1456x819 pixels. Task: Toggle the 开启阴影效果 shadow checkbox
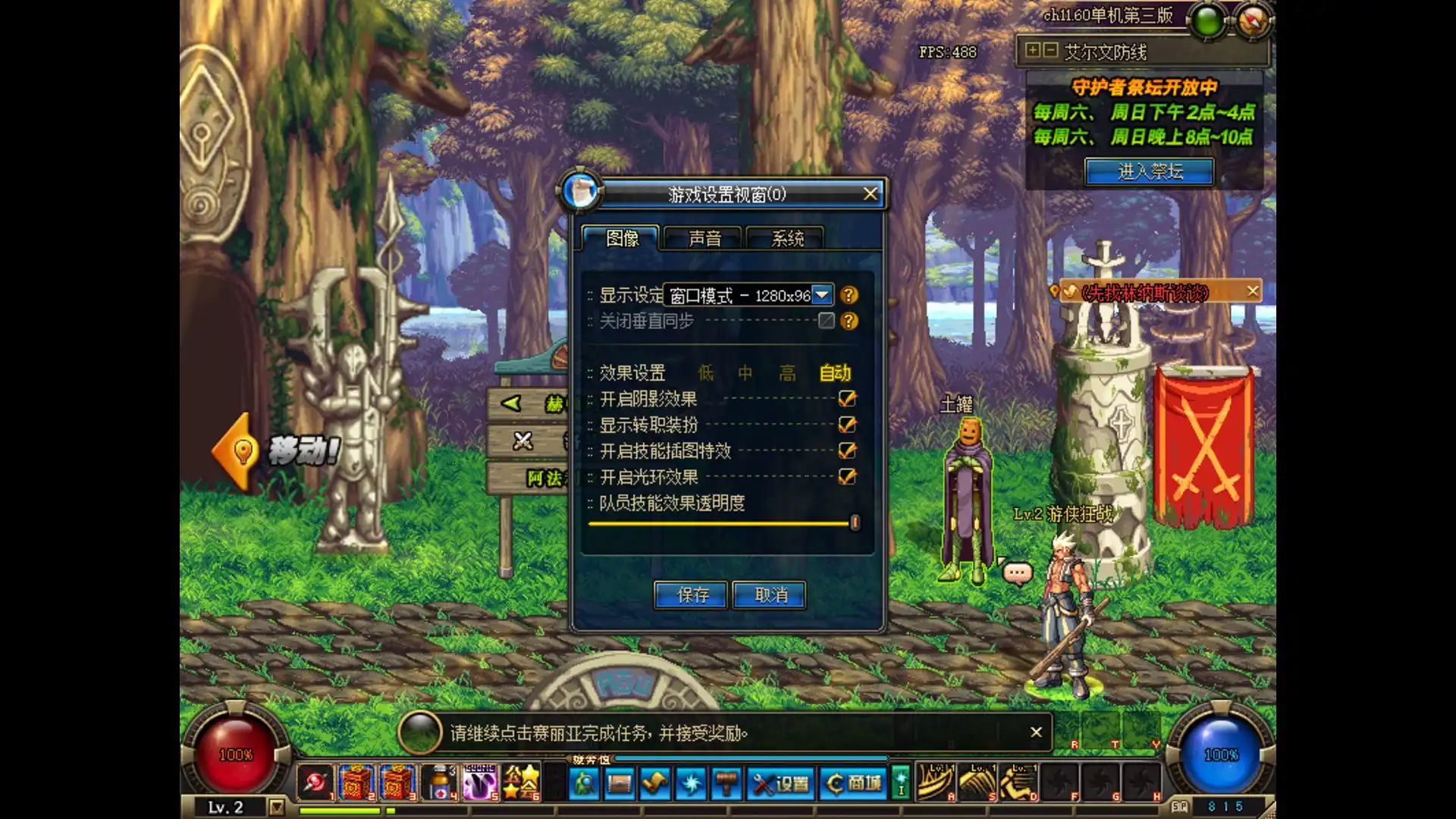tap(847, 399)
